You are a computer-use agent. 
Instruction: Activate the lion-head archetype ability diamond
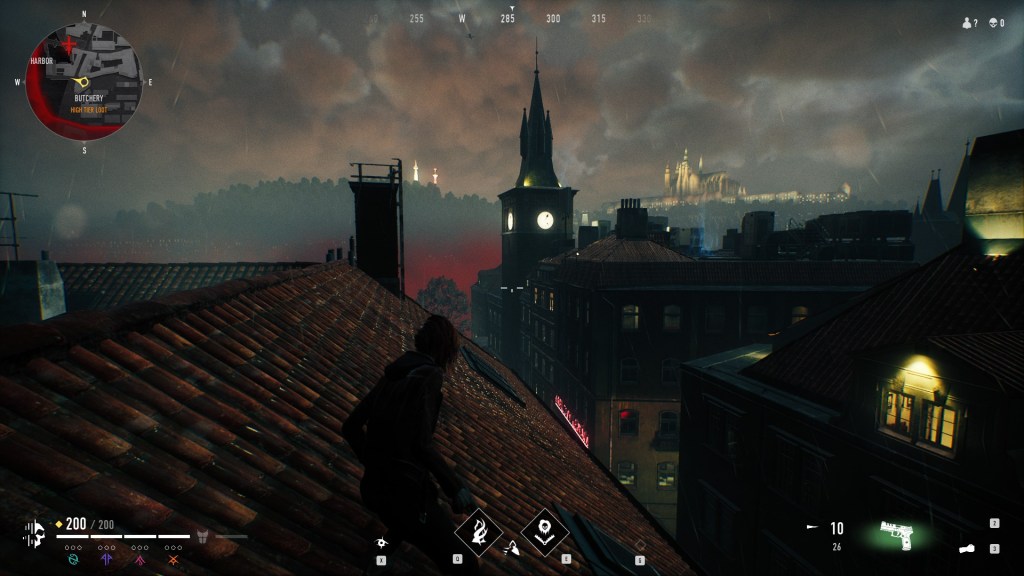pos(545,530)
